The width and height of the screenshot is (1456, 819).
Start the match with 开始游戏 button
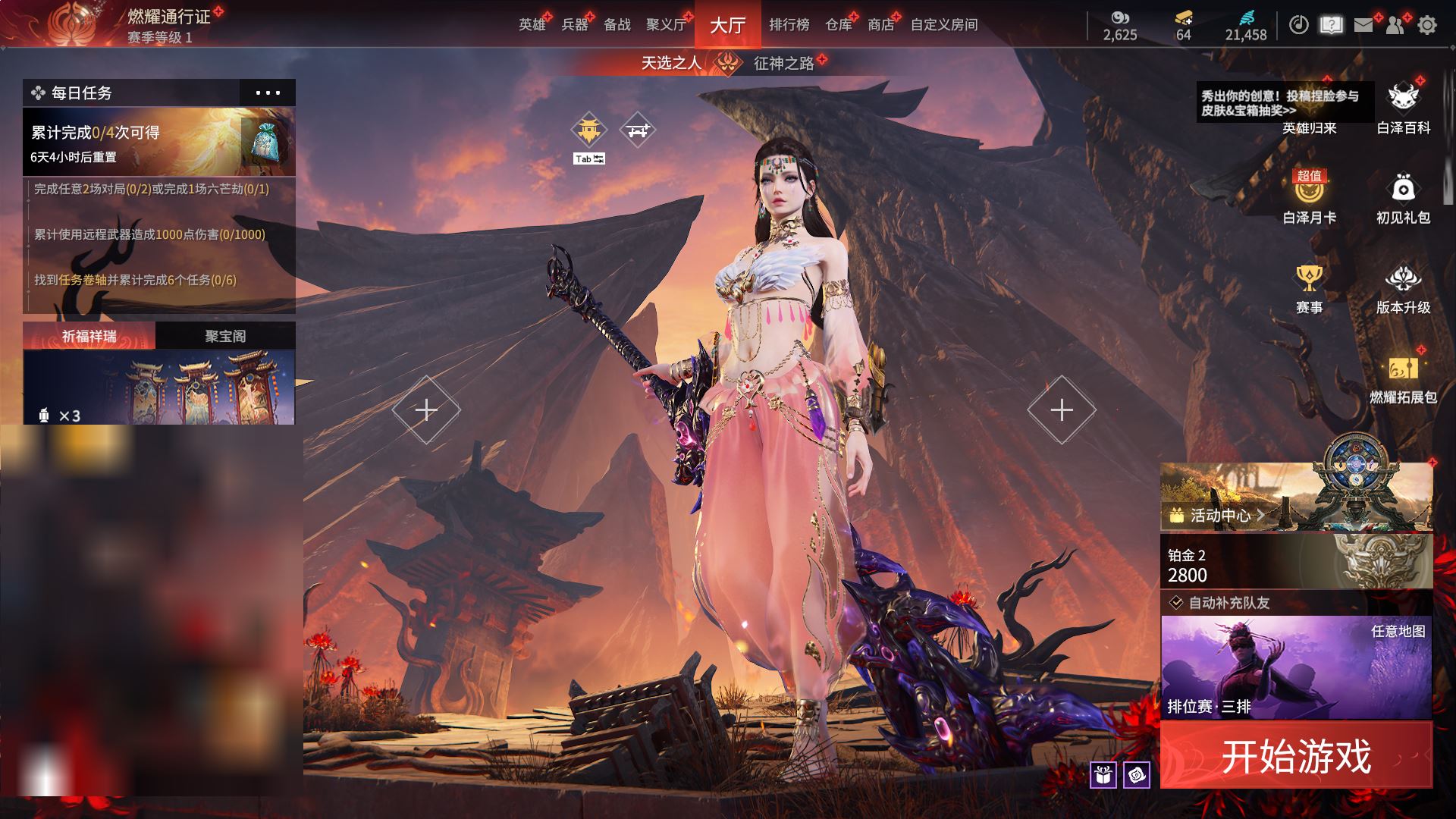[x=1296, y=755]
